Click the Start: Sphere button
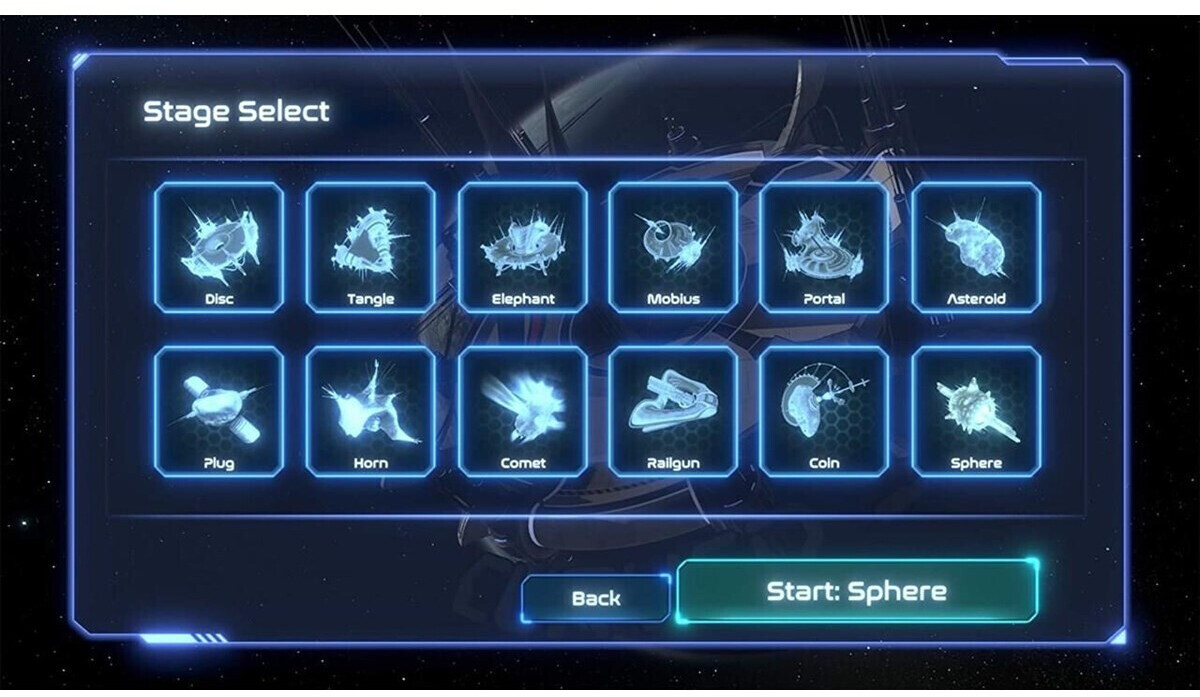This screenshot has height=697, width=1200. [857, 591]
